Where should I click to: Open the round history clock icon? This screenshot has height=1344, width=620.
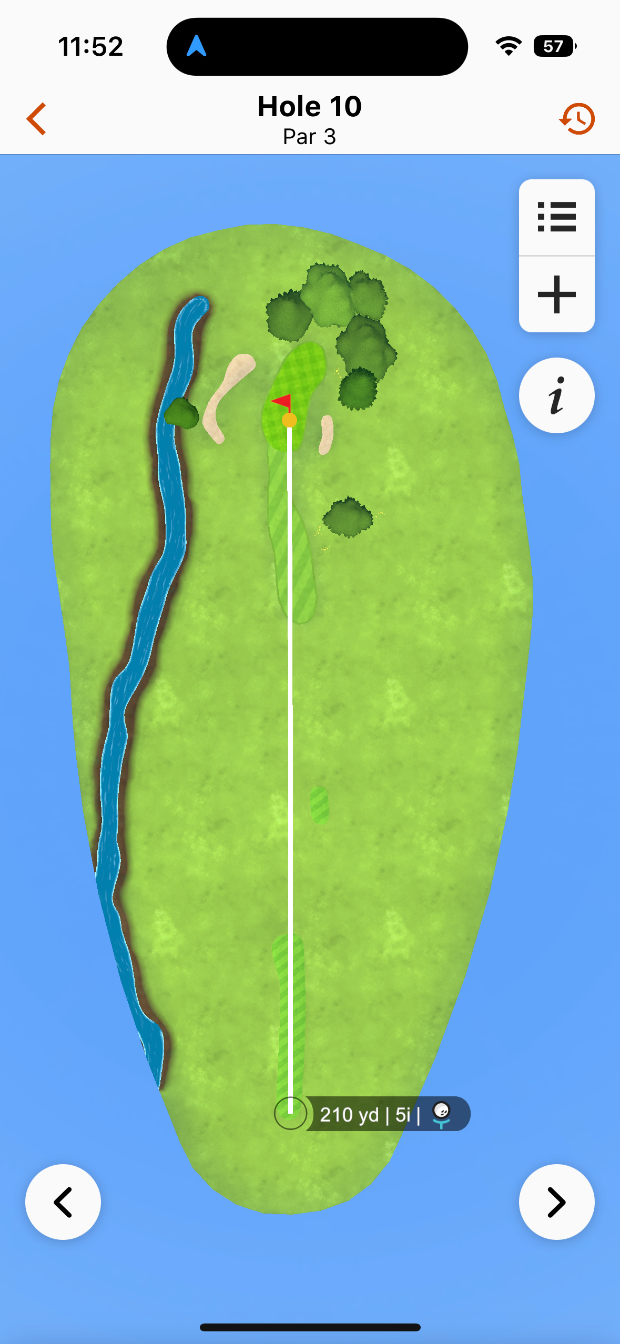577,119
